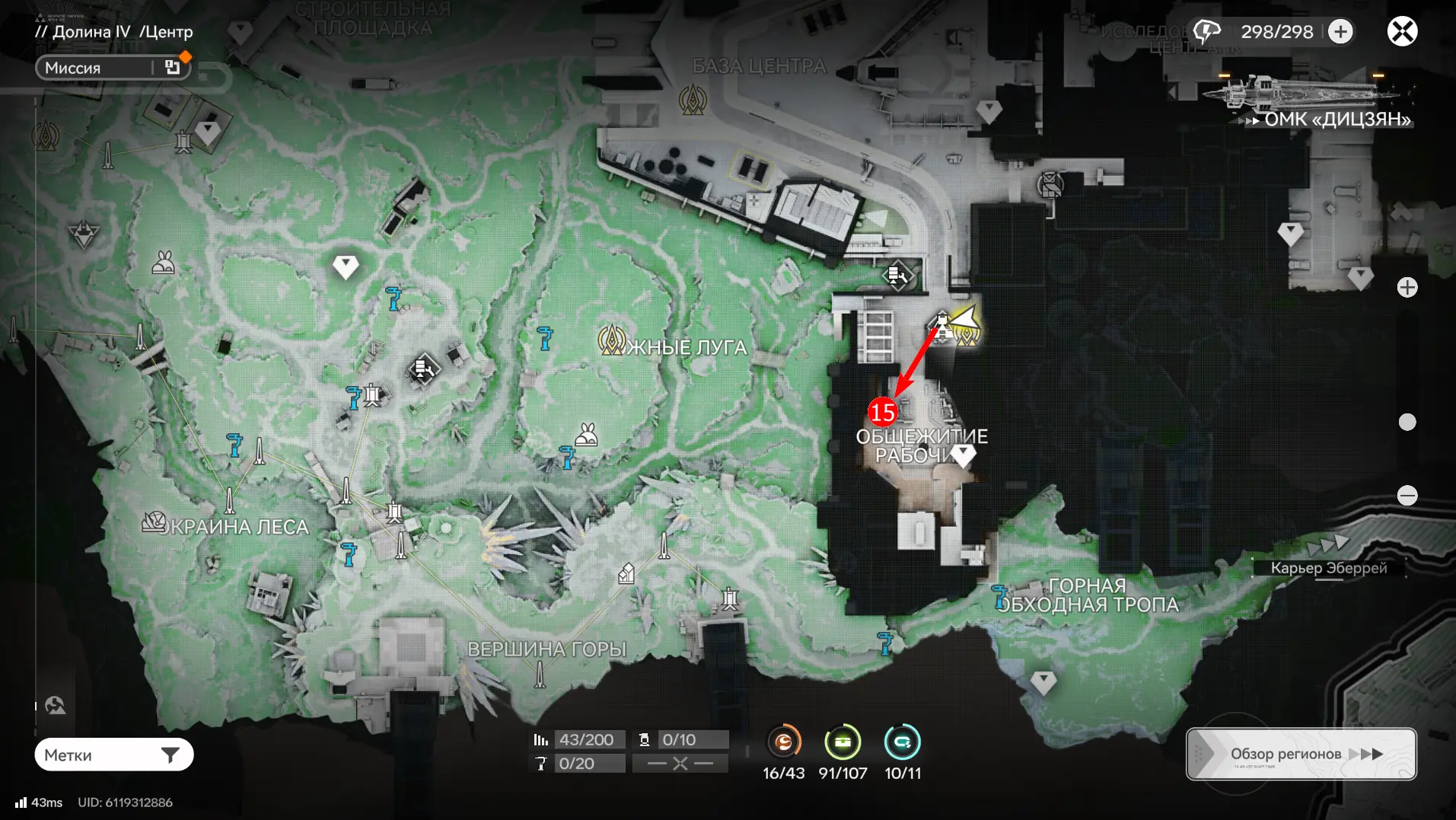Select the white diamond marker in the meadow
The width and height of the screenshot is (1456, 820).
pyautogui.click(x=346, y=266)
